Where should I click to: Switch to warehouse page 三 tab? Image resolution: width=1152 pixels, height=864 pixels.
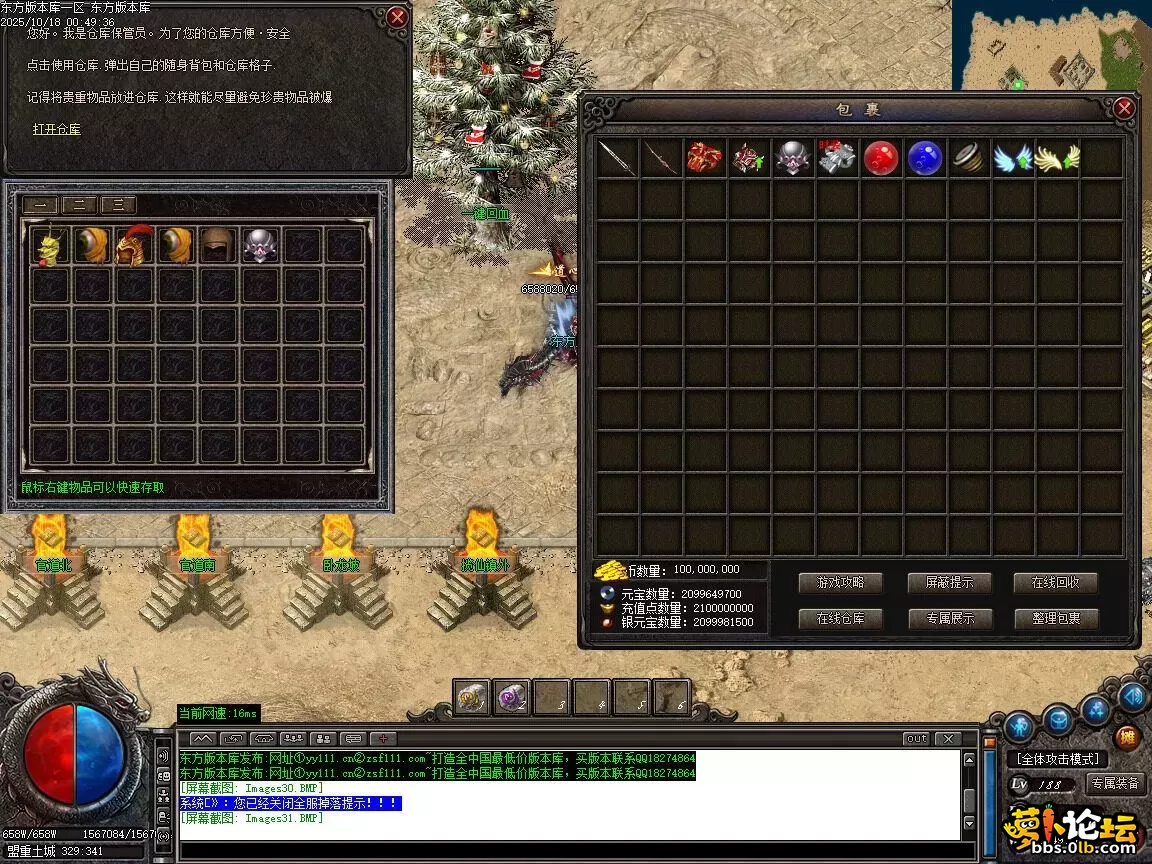[118, 205]
